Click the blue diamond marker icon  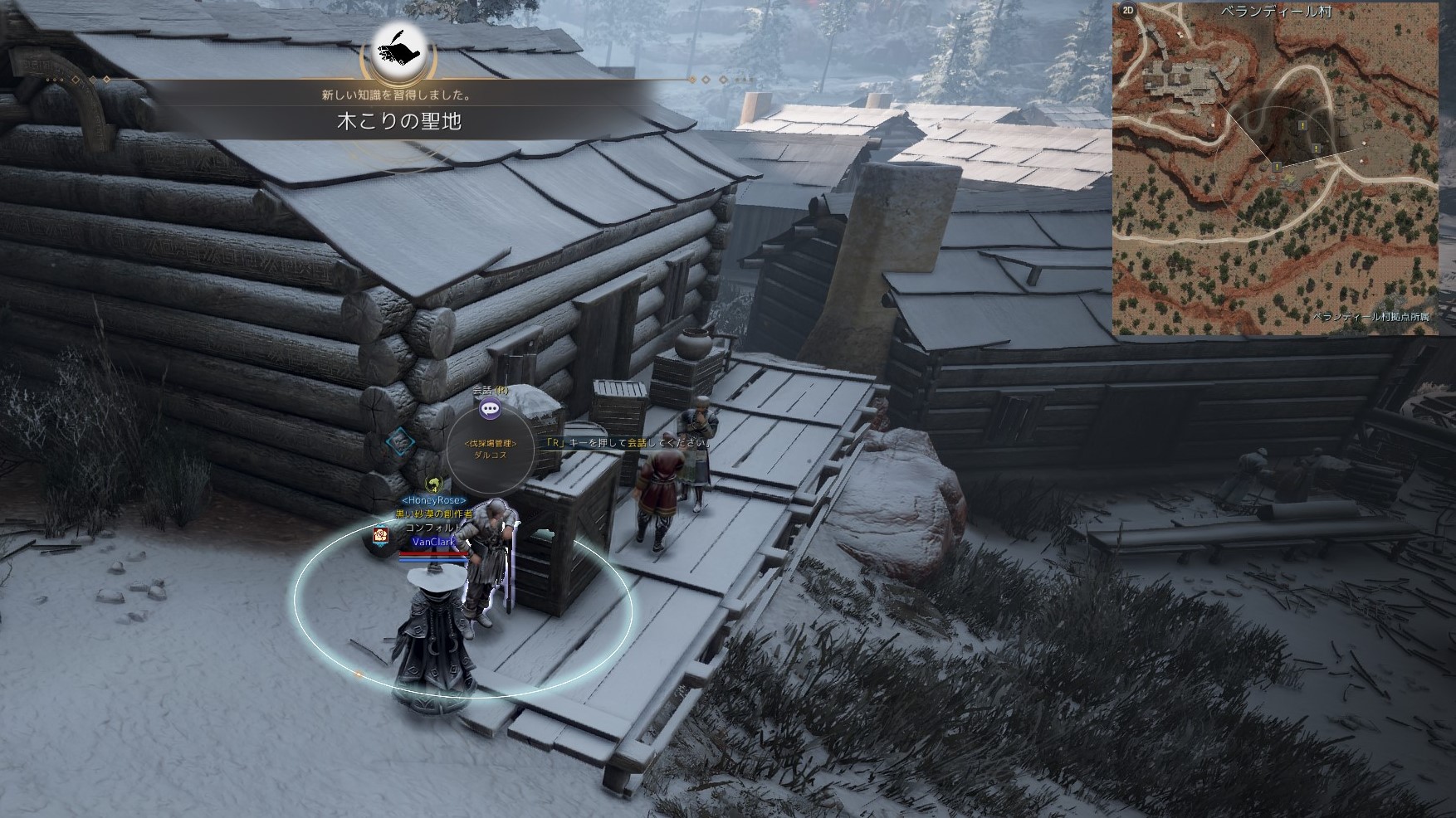pyautogui.click(x=401, y=442)
